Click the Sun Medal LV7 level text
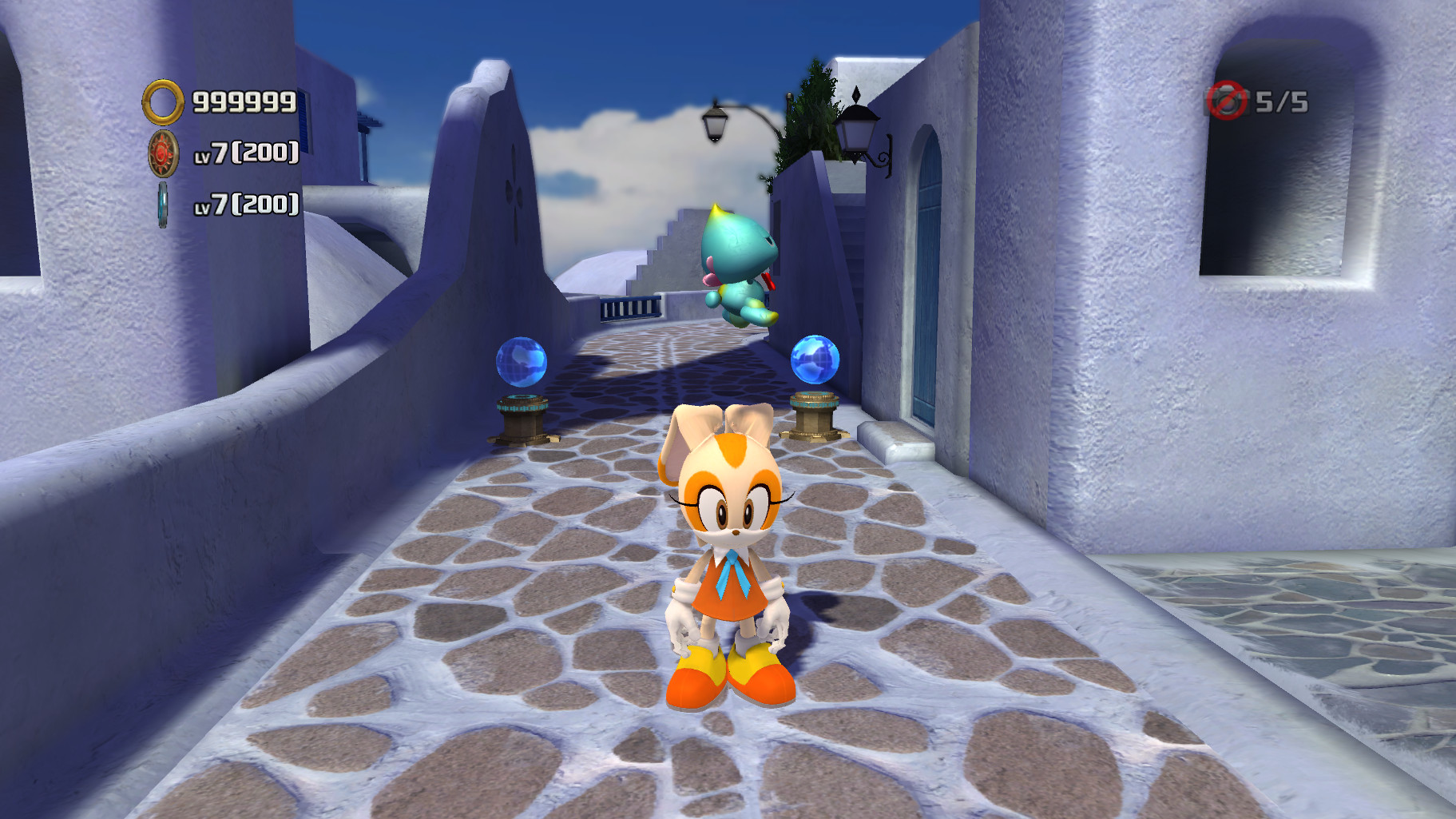The width and height of the screenshot is (1456, 819). [x=248, y=153]
